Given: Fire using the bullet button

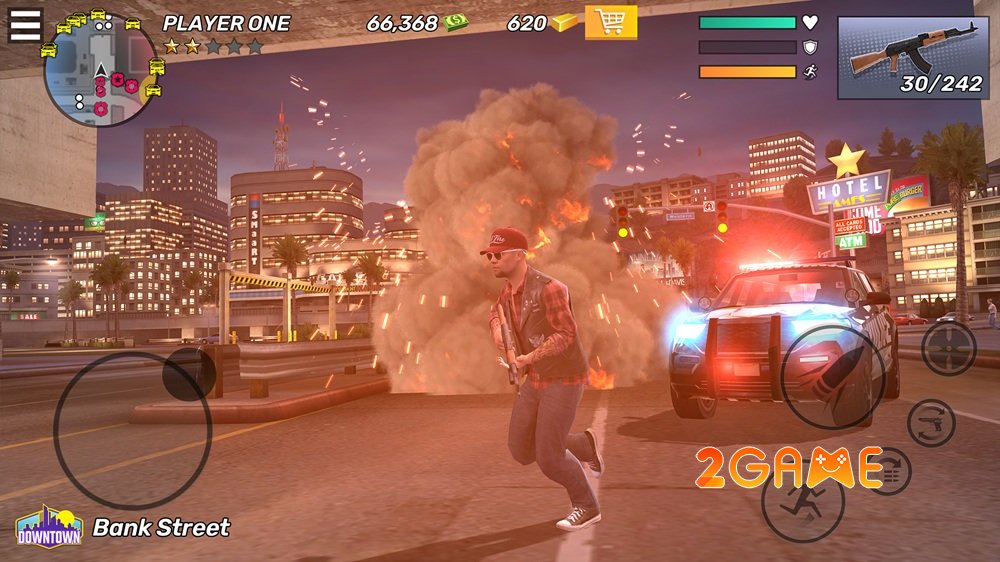Looking at the screenshot, I should tap(832, 377).
